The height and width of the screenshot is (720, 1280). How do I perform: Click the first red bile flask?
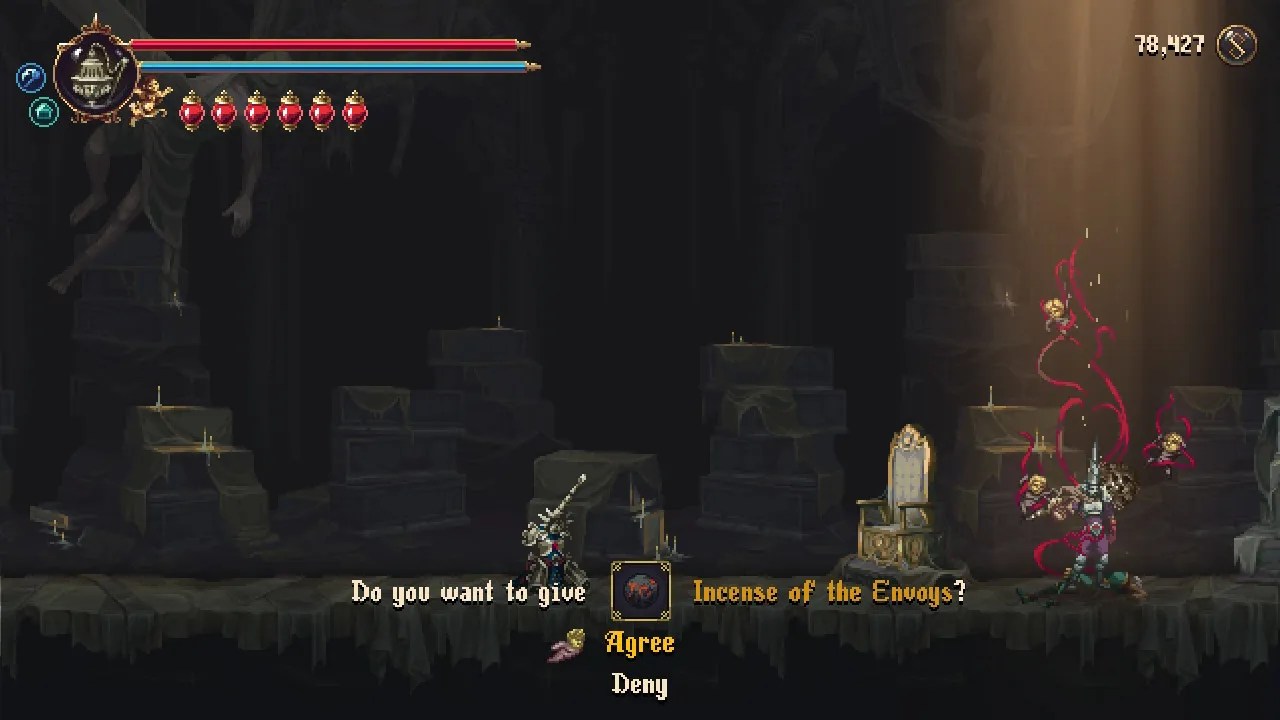click(x=190, y=113)
